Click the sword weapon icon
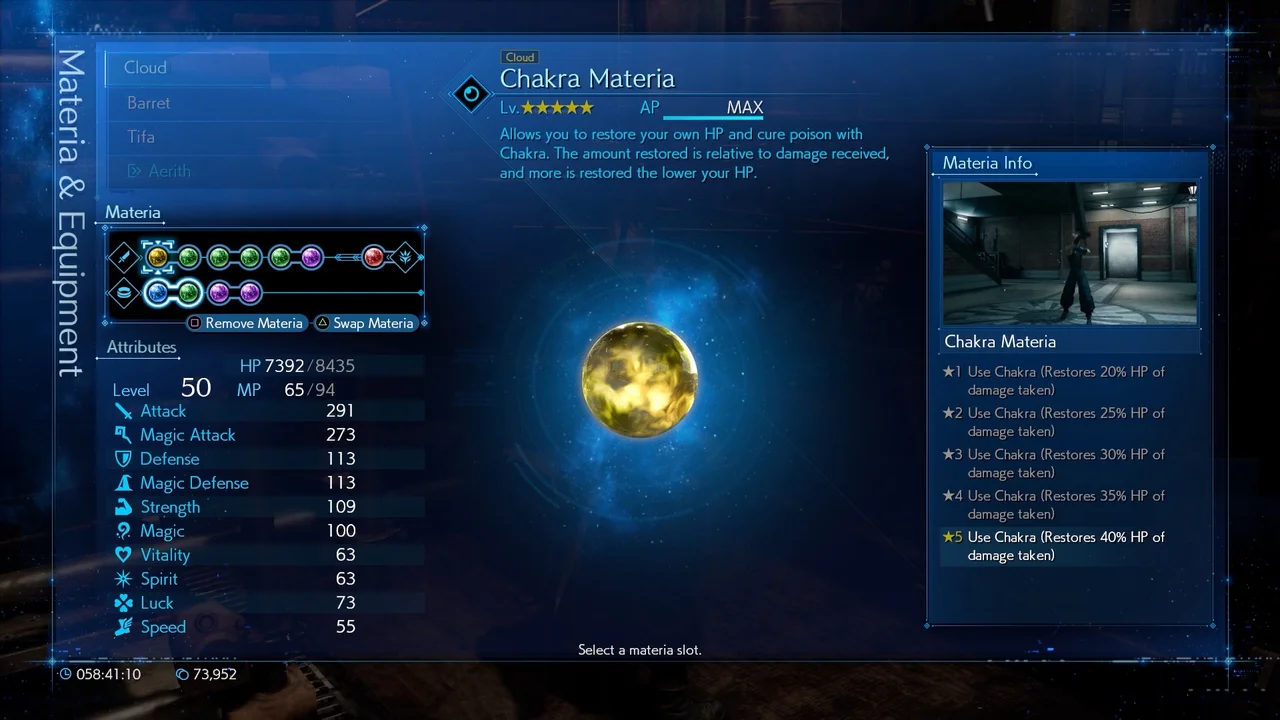This screenshot has height=720, width=1280. (x=123, y=258)
